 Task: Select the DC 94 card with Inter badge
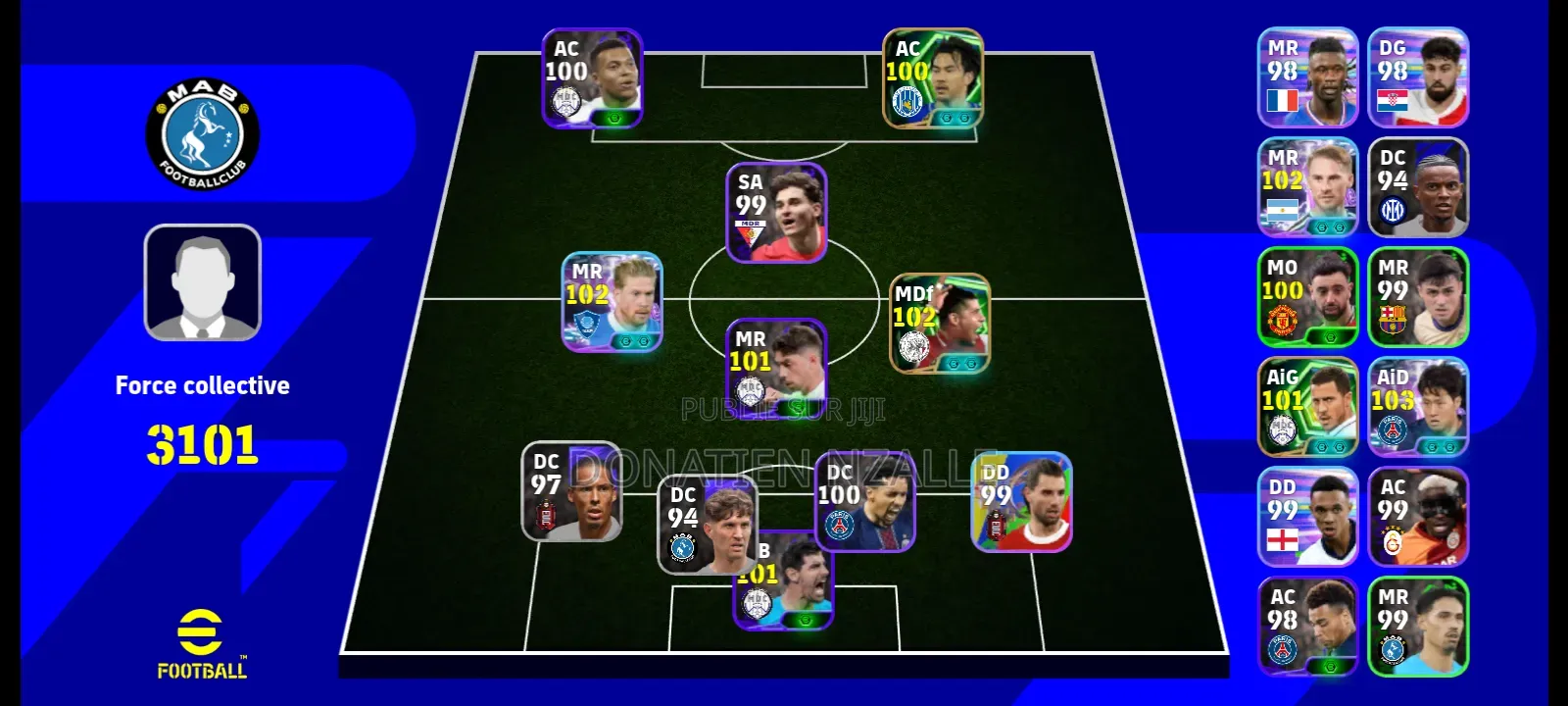coord(1418,187)
